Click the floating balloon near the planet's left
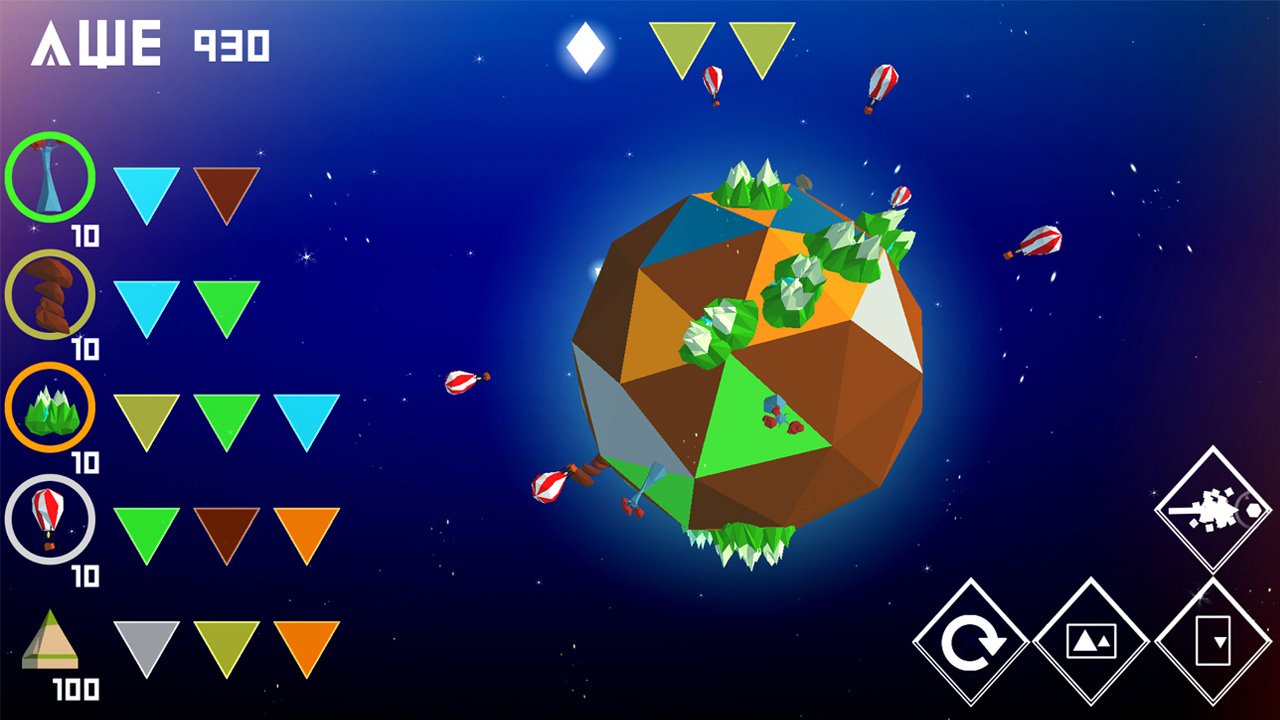The image size is (1280, 720). (x=461, y=382)
